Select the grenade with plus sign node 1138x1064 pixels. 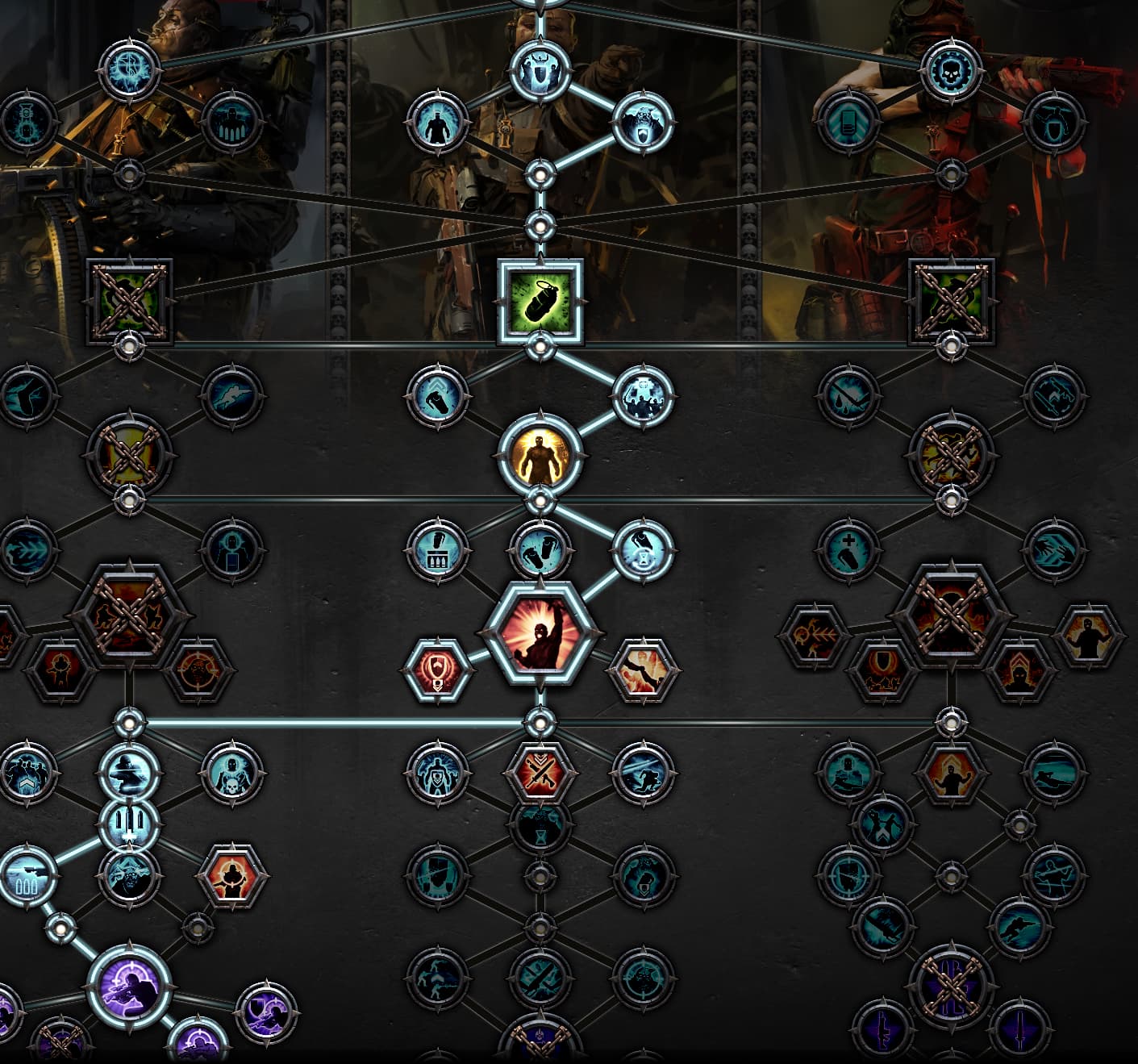tap(848, 549)
